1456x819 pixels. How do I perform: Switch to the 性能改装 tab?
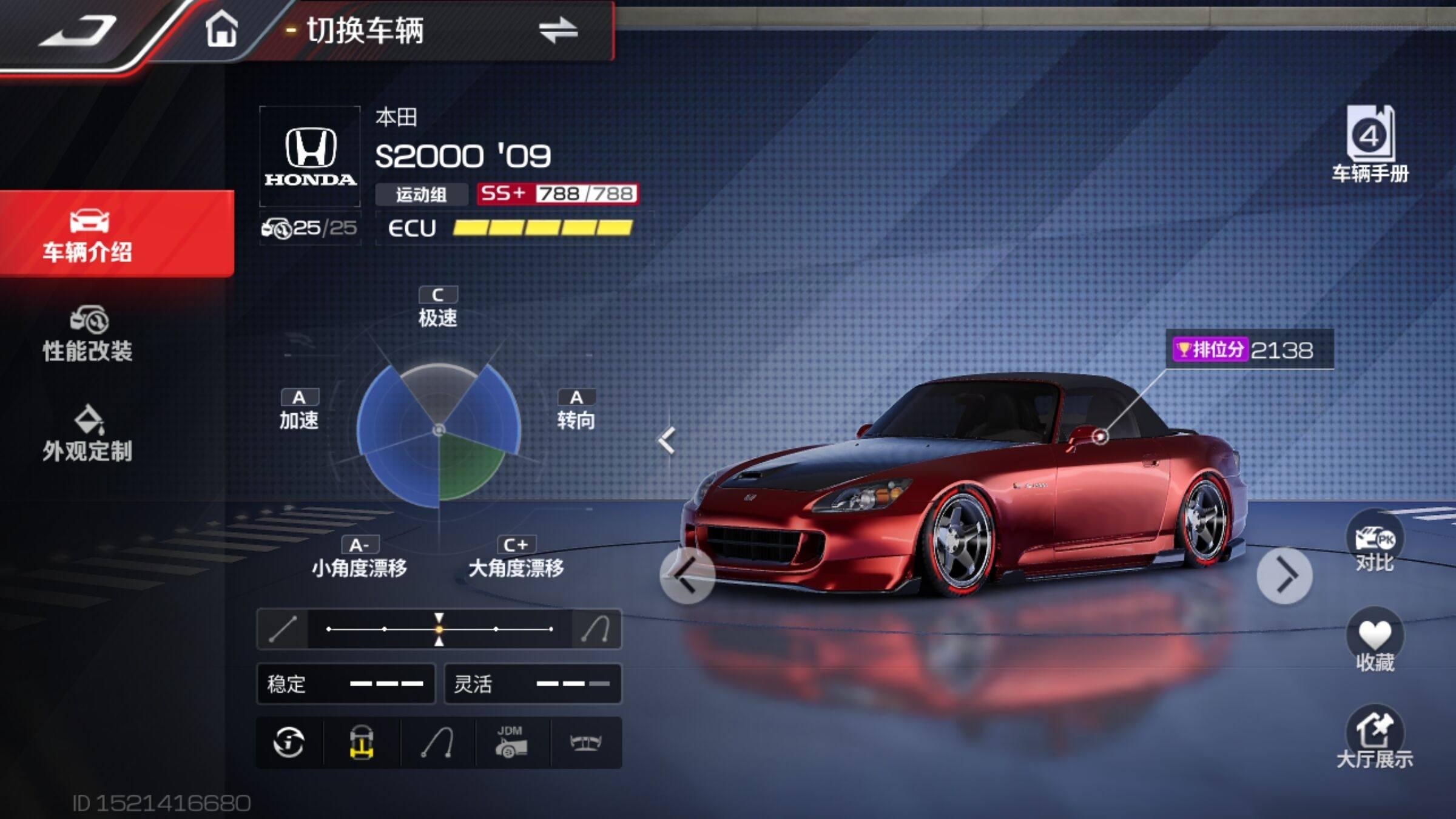(x=88, y=335)
